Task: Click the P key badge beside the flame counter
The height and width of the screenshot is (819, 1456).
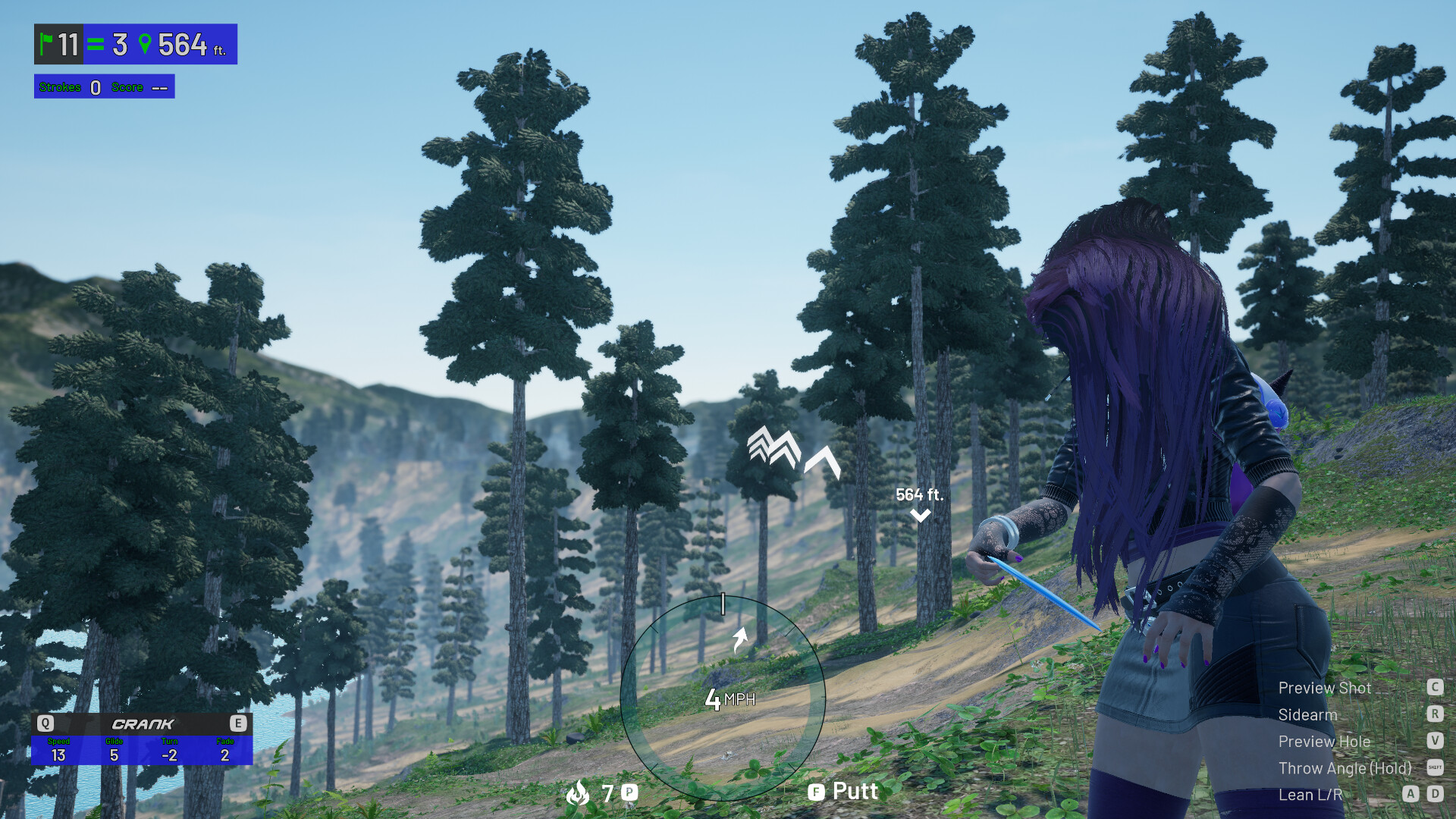Action: [x=628, y=792]
